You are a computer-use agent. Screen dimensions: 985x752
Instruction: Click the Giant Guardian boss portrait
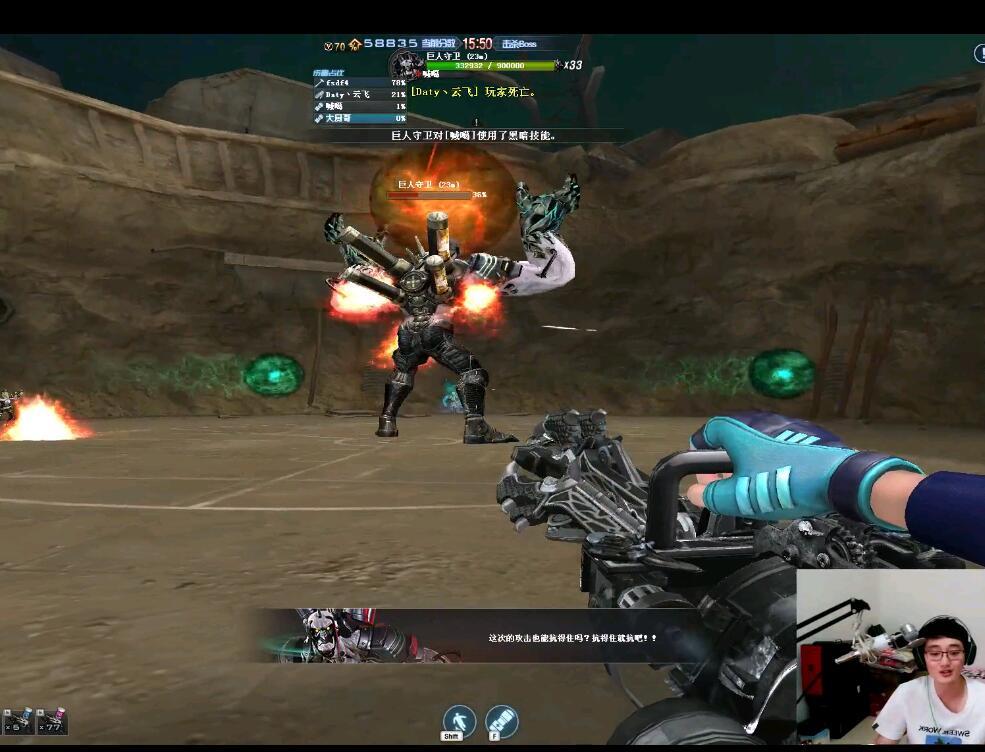click(405, 64)
